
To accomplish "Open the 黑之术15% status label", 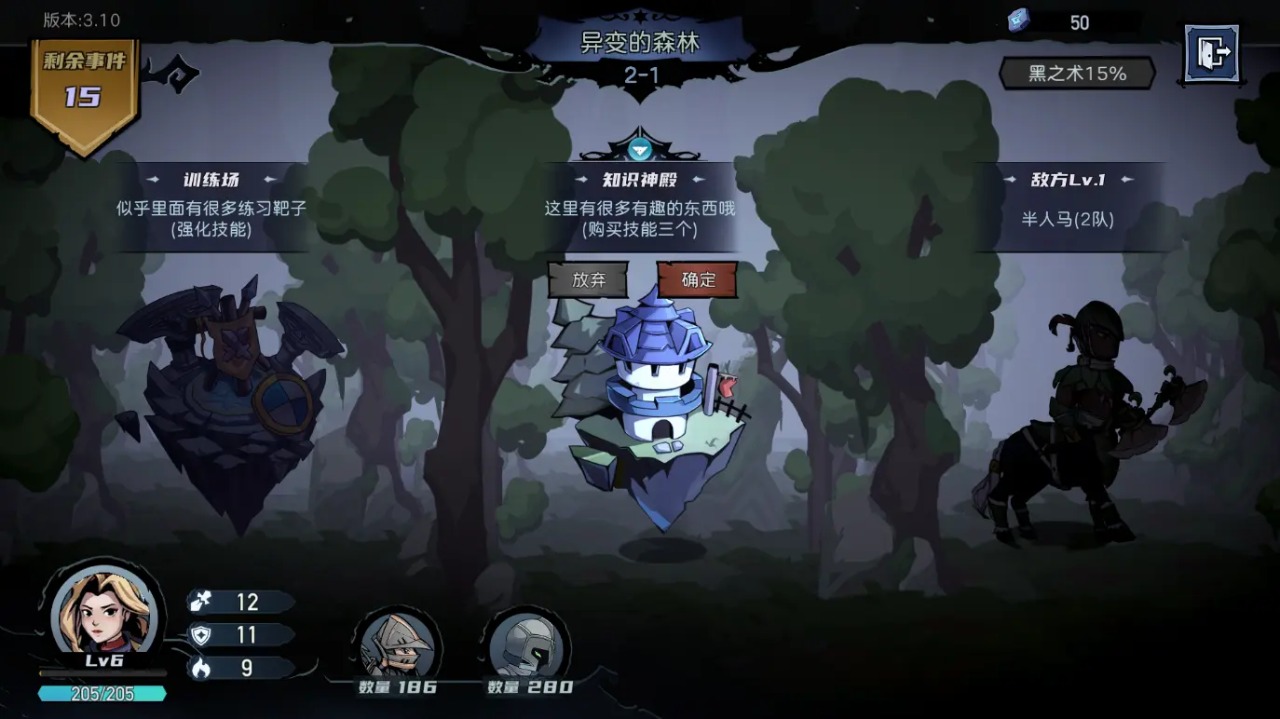I will (x=1077, y=73).
